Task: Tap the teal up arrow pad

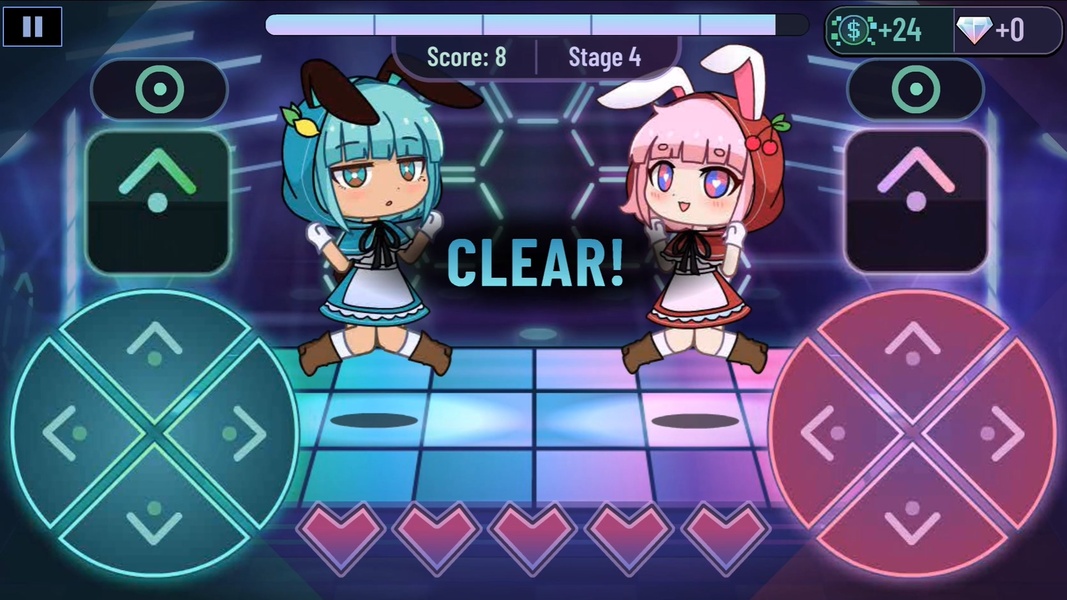Action: (x=155, y=347)
